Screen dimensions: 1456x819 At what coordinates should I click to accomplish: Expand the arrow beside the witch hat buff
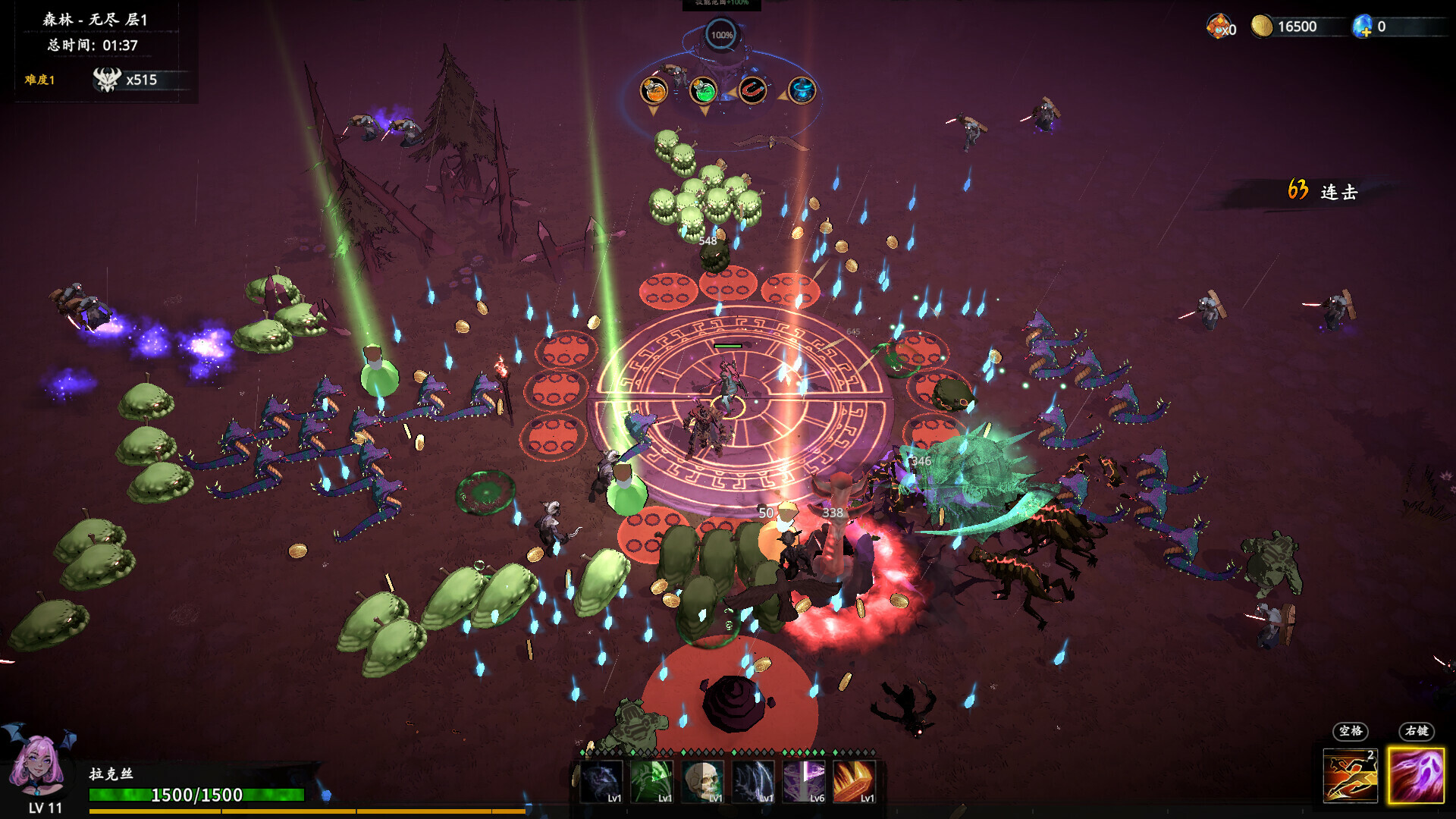(783, 94)
